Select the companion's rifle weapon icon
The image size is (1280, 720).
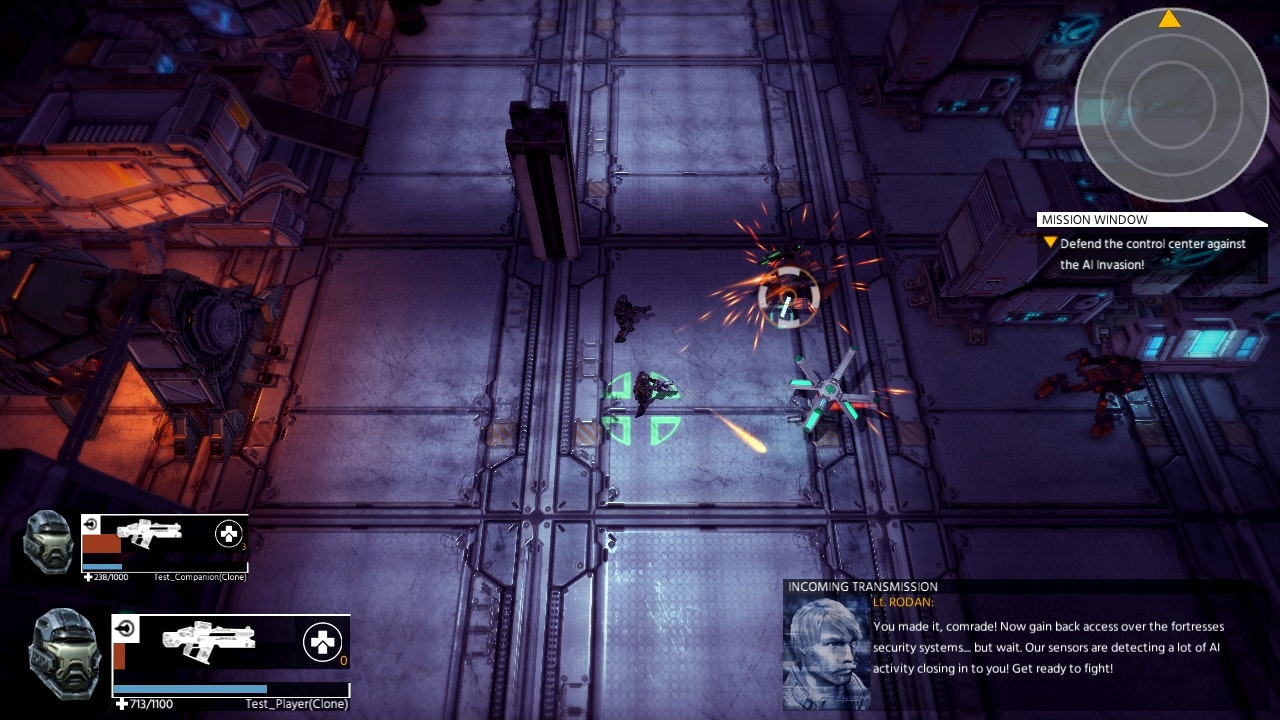(150, 534)
